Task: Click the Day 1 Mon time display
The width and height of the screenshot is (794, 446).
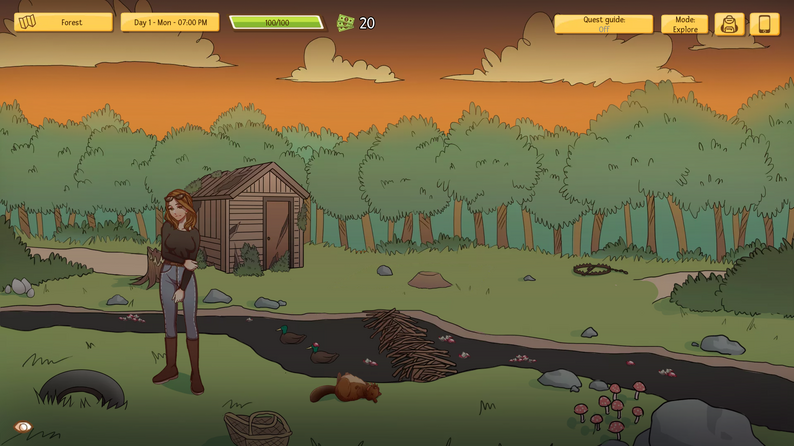Action: pos(170,22)
